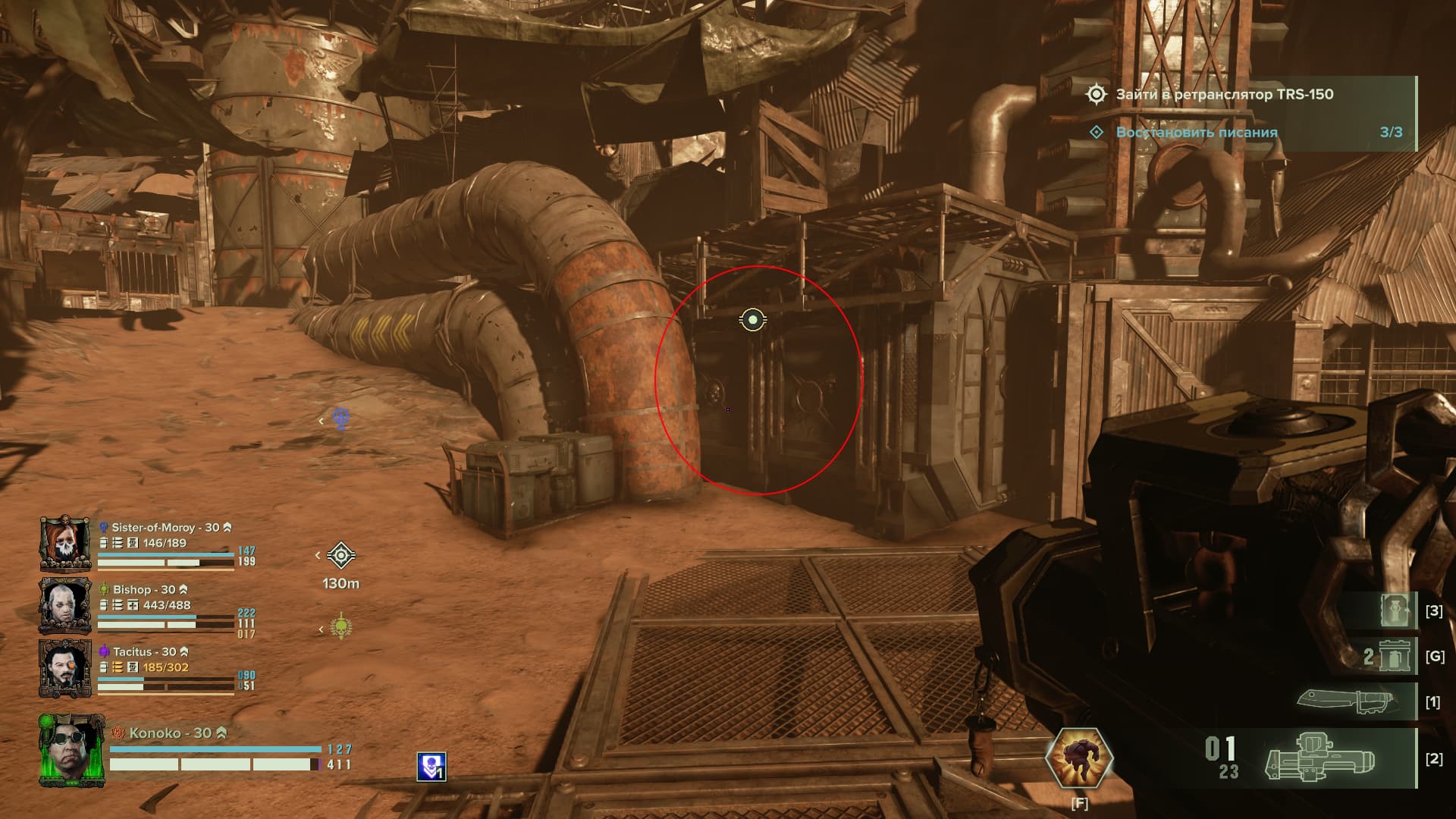Select the equipped heavy gun weapon slot

[1320, 758]
